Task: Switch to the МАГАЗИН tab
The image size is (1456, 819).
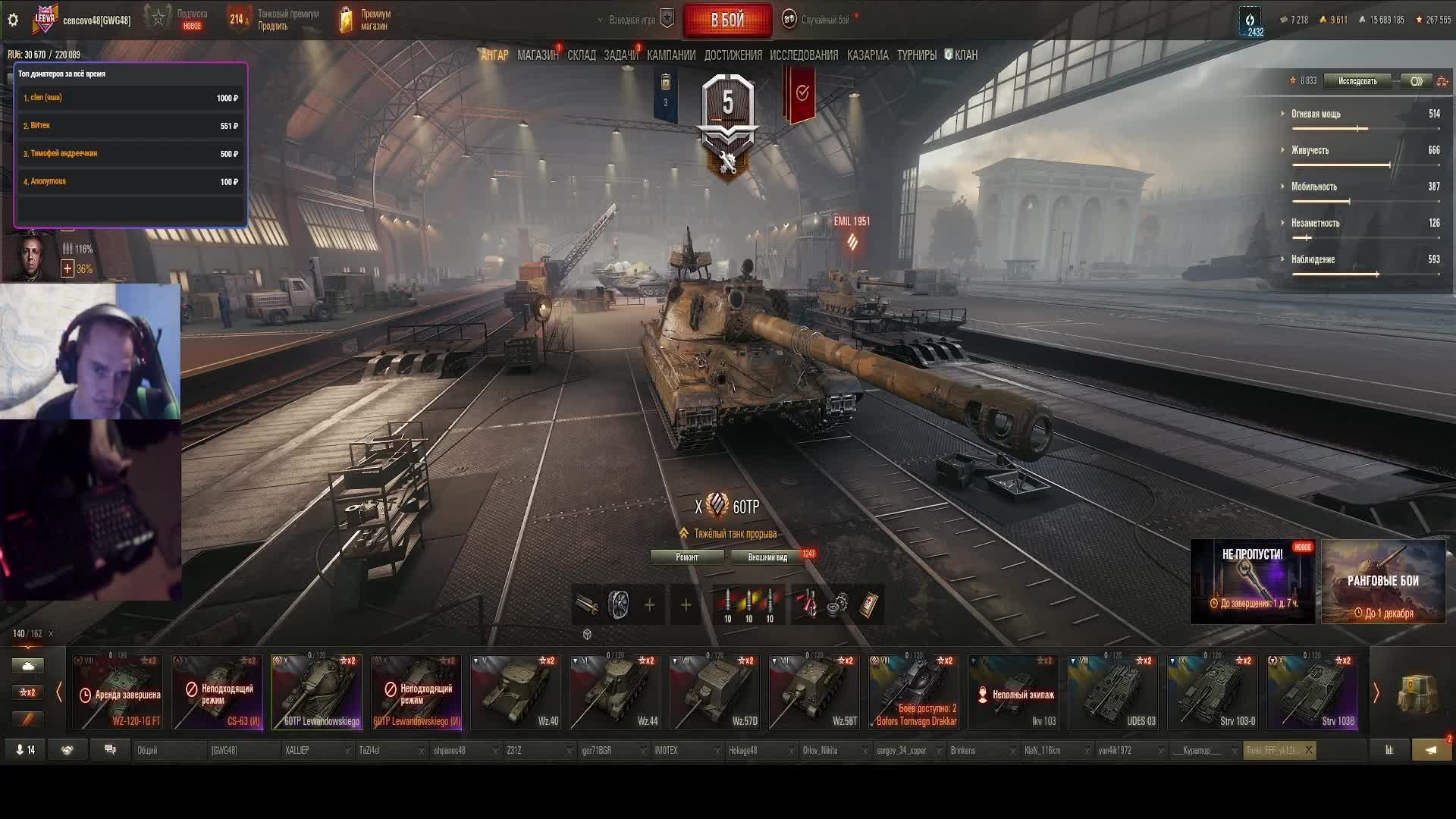Action: click(x=537, y=55)
